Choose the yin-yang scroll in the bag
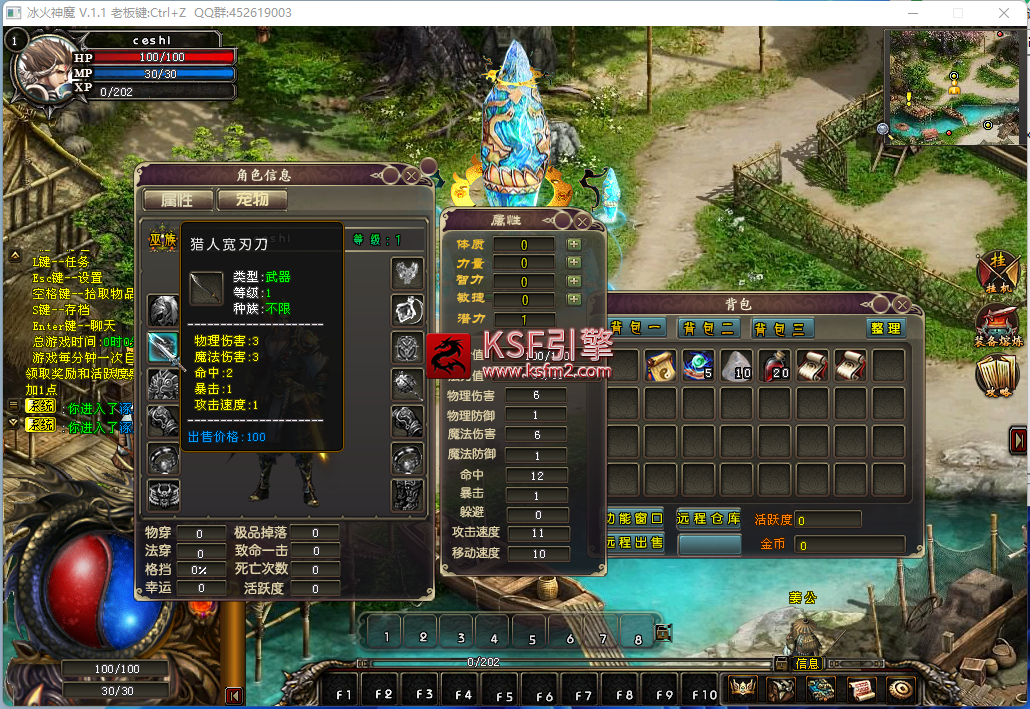Image resolution: width=1030 pixels, height=709 pixels. point(661,366)
